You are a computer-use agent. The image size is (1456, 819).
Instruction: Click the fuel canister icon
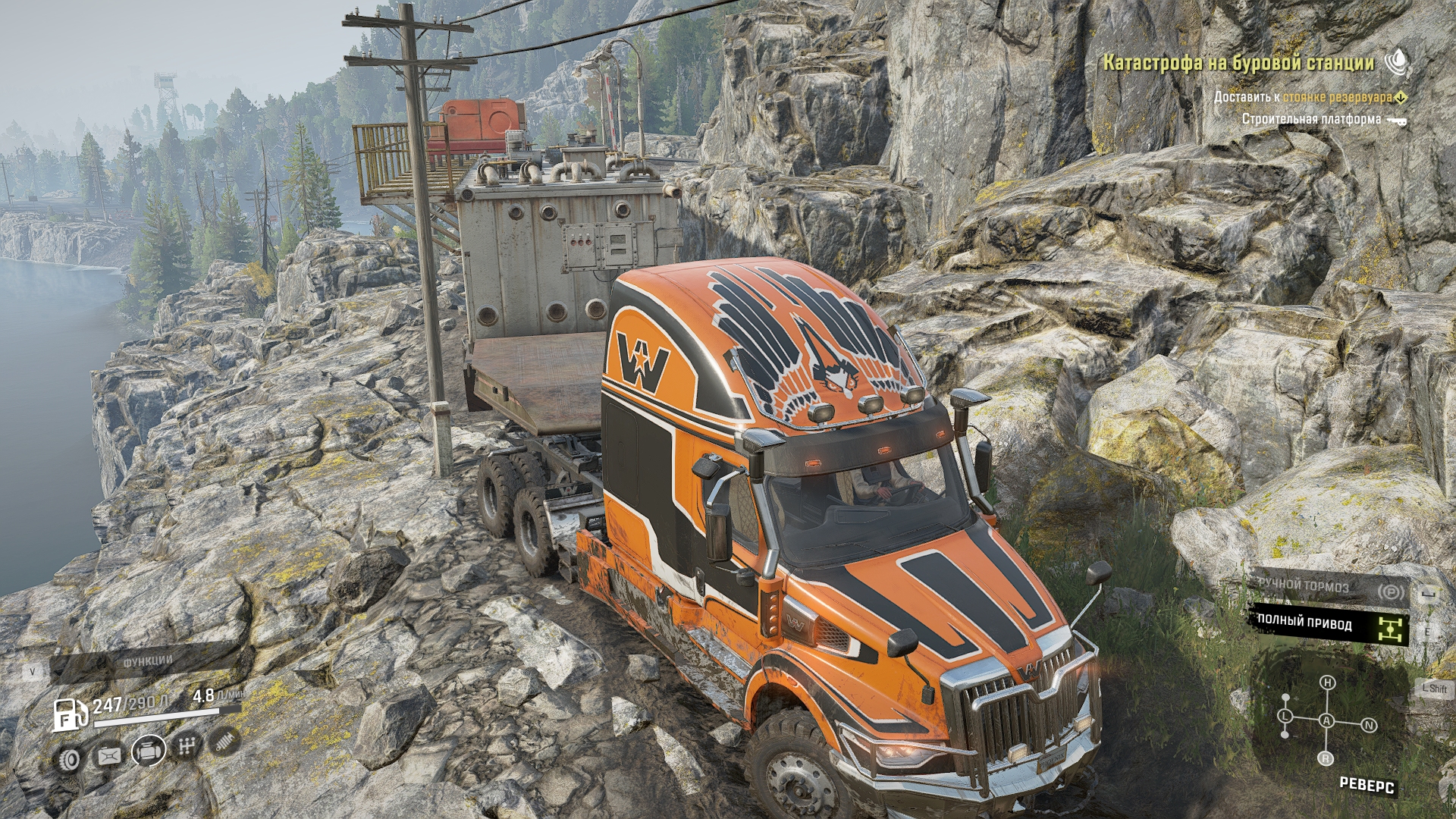[110, 755]
